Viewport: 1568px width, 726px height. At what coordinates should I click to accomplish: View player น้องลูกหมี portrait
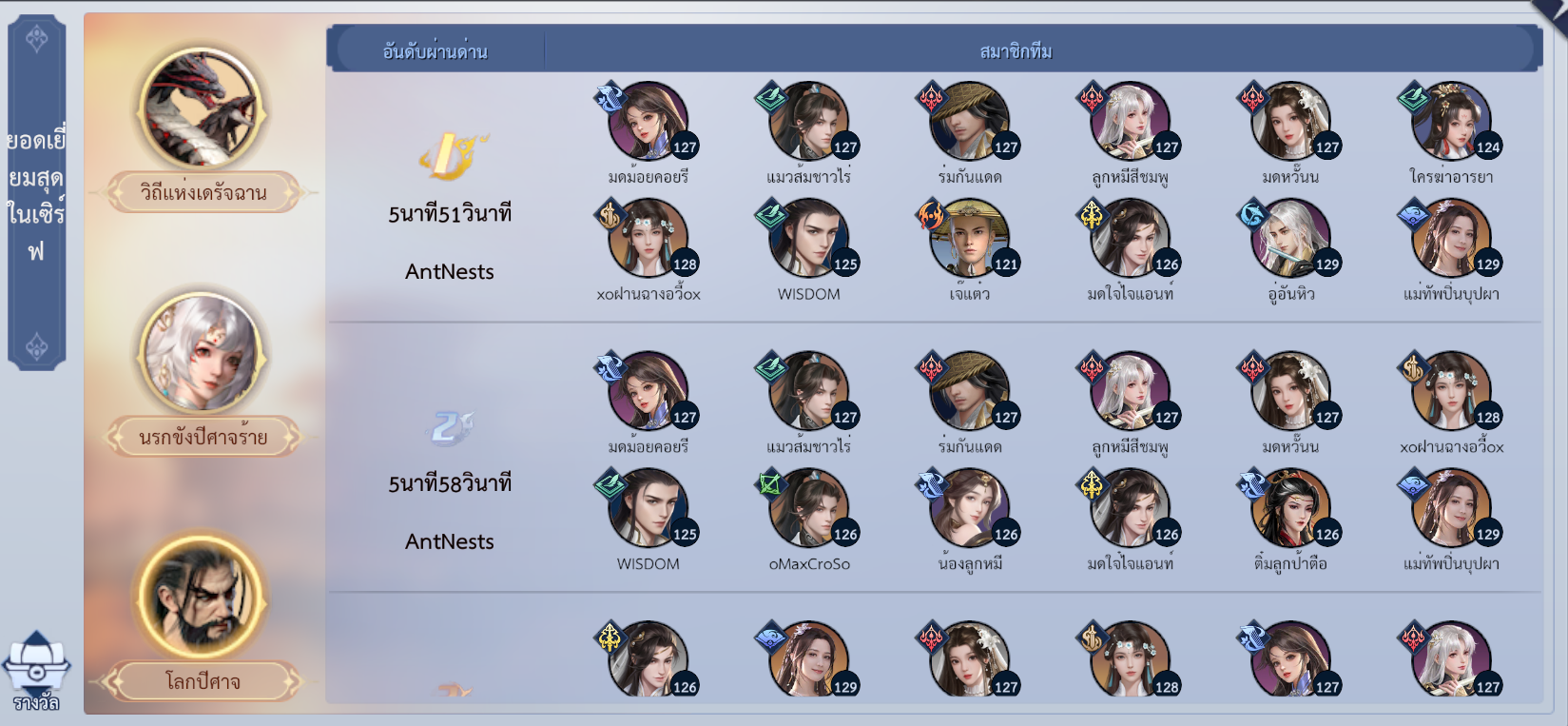point(969,509)
